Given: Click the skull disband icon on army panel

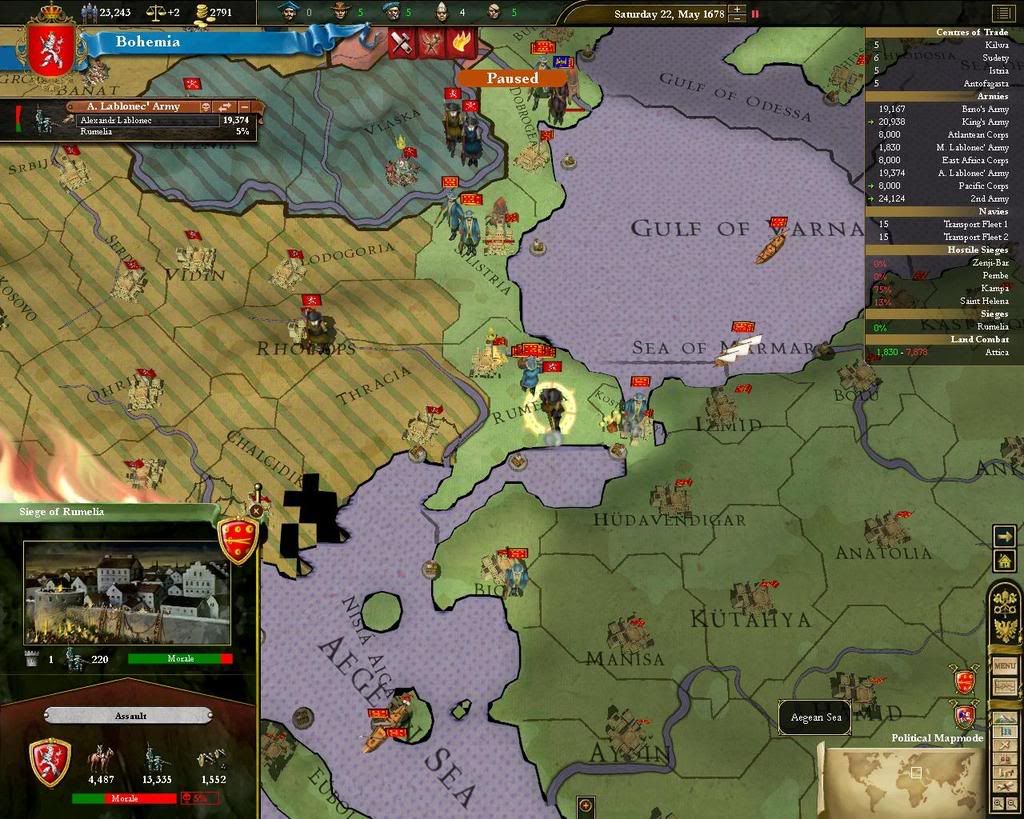Looking at the screenshot, I should pyautogui.click(x=204, y=106).
